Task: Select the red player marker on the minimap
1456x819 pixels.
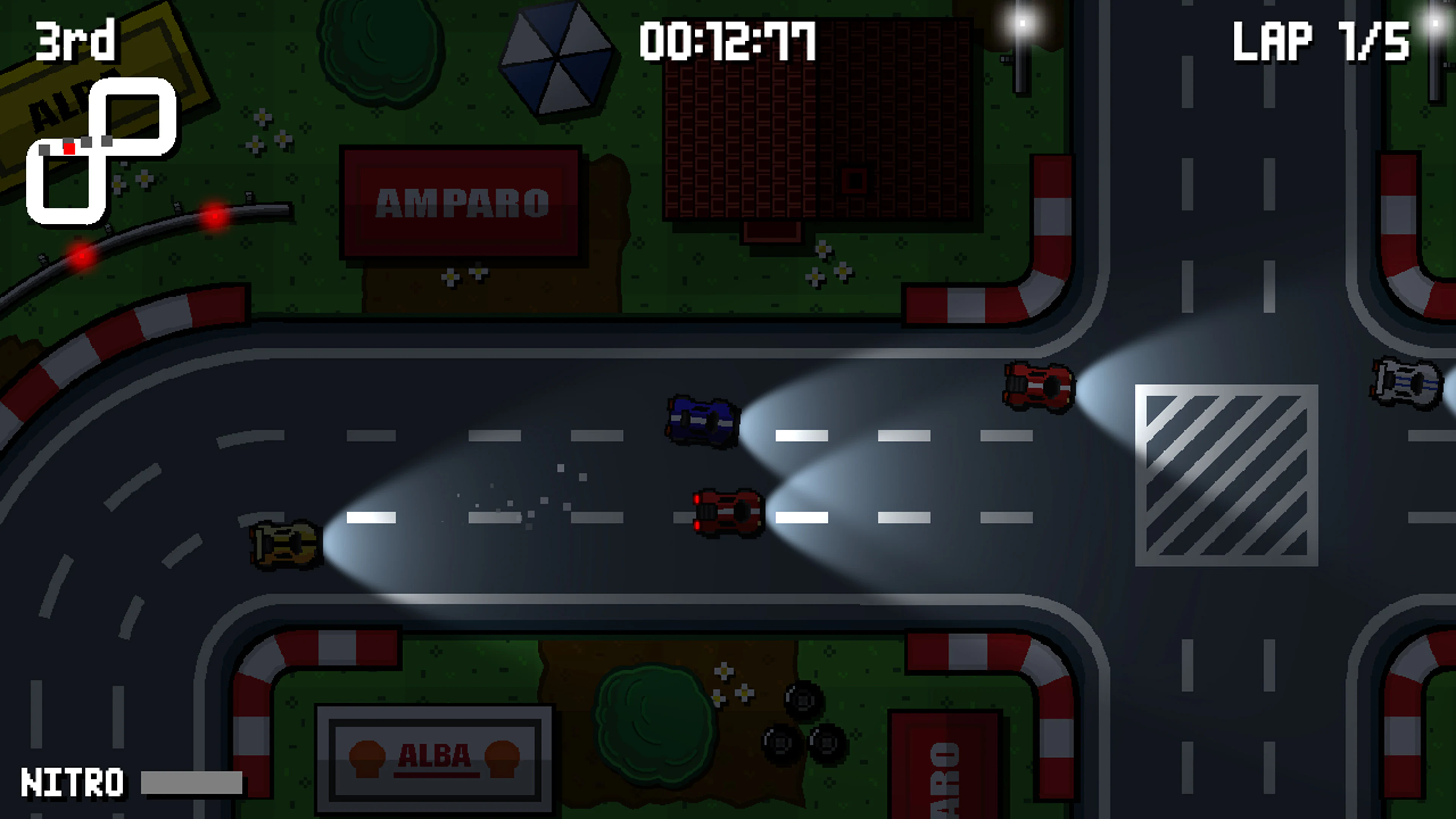Action: (x=69, y=149)
